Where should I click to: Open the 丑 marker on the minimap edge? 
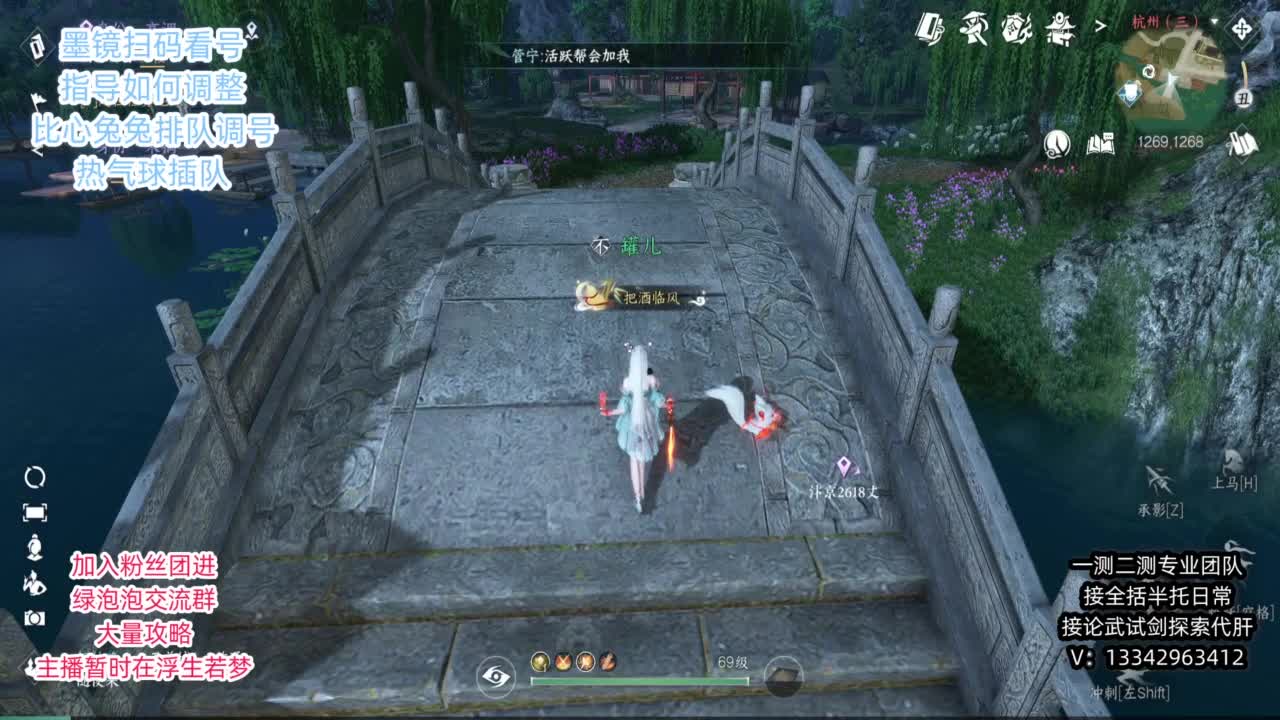click(1244, 98)
